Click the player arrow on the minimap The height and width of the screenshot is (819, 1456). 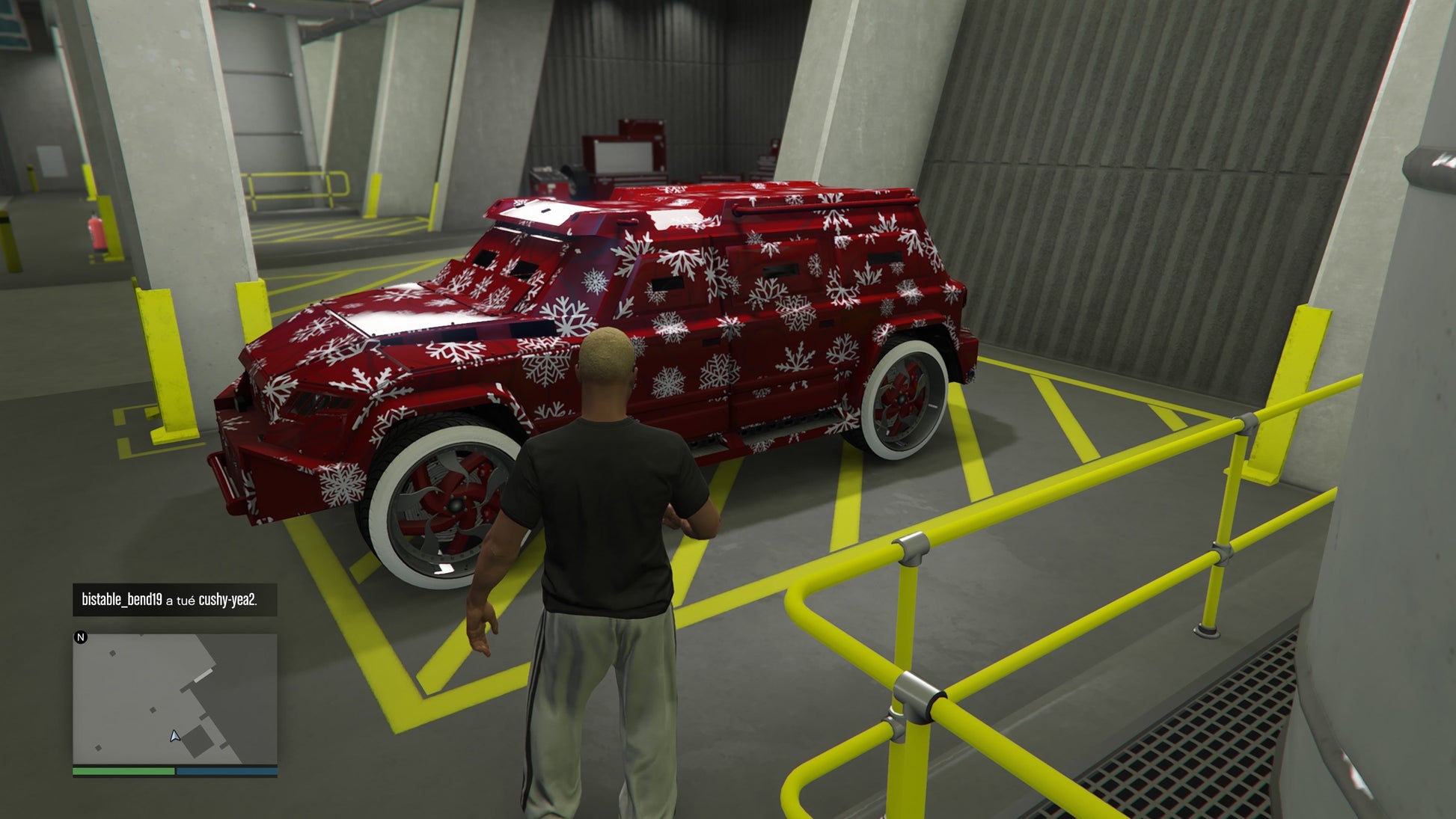coord(174,736)
